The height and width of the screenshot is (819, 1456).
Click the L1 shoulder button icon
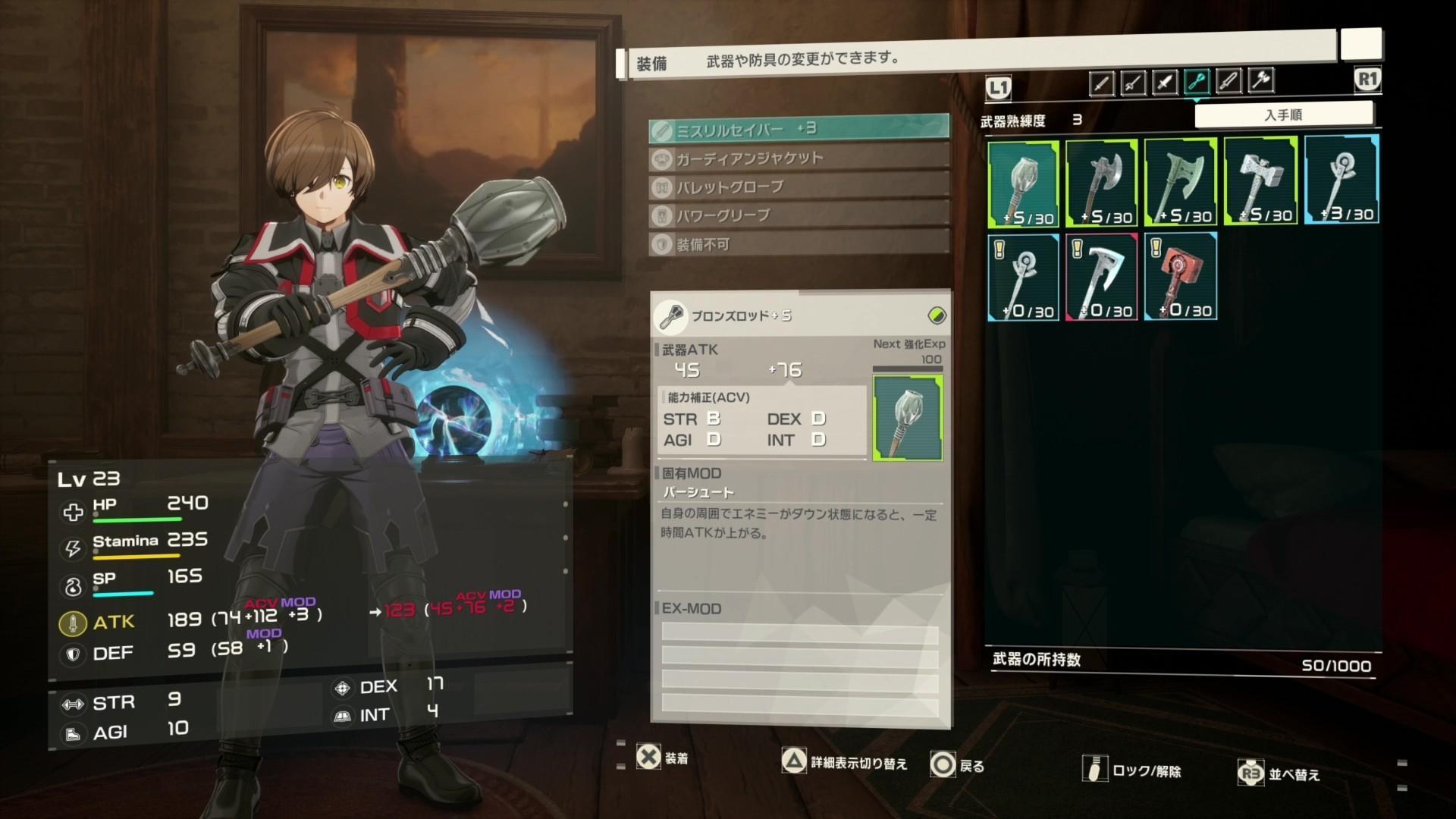999,87
